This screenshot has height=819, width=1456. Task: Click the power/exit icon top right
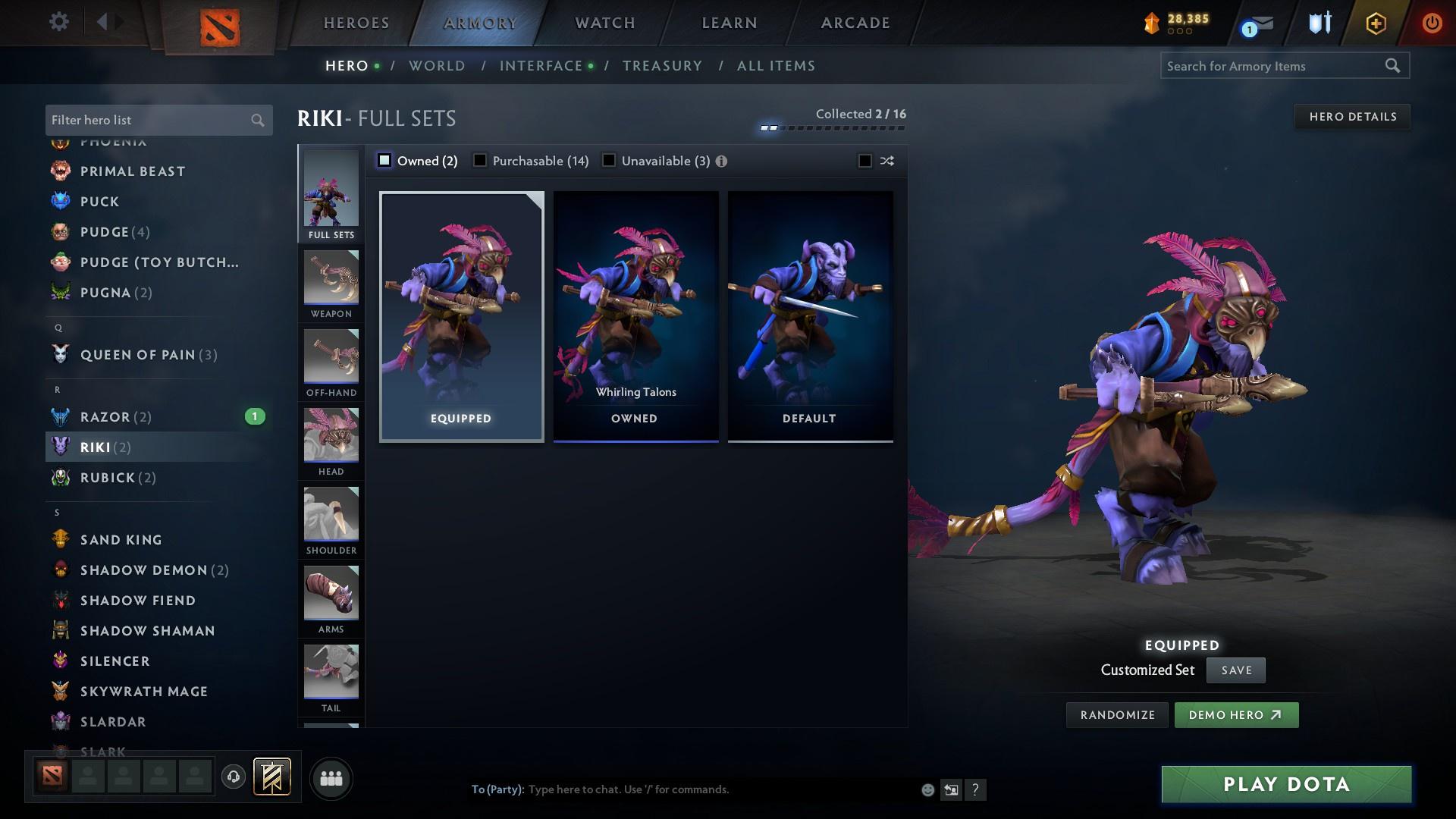coord(1432,23)
